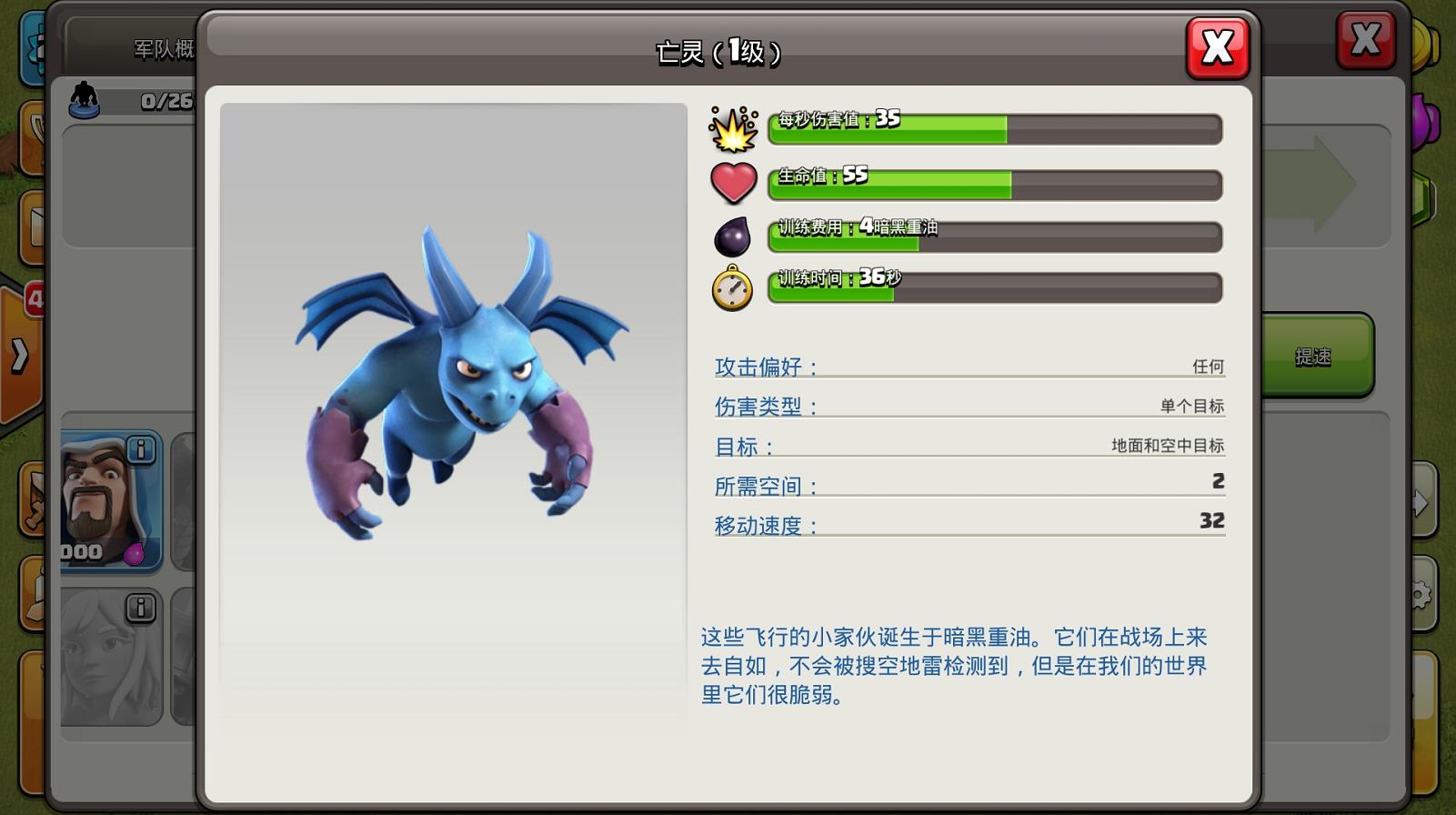Close the Minion info popup
1456x815 pixels.
1217,48
